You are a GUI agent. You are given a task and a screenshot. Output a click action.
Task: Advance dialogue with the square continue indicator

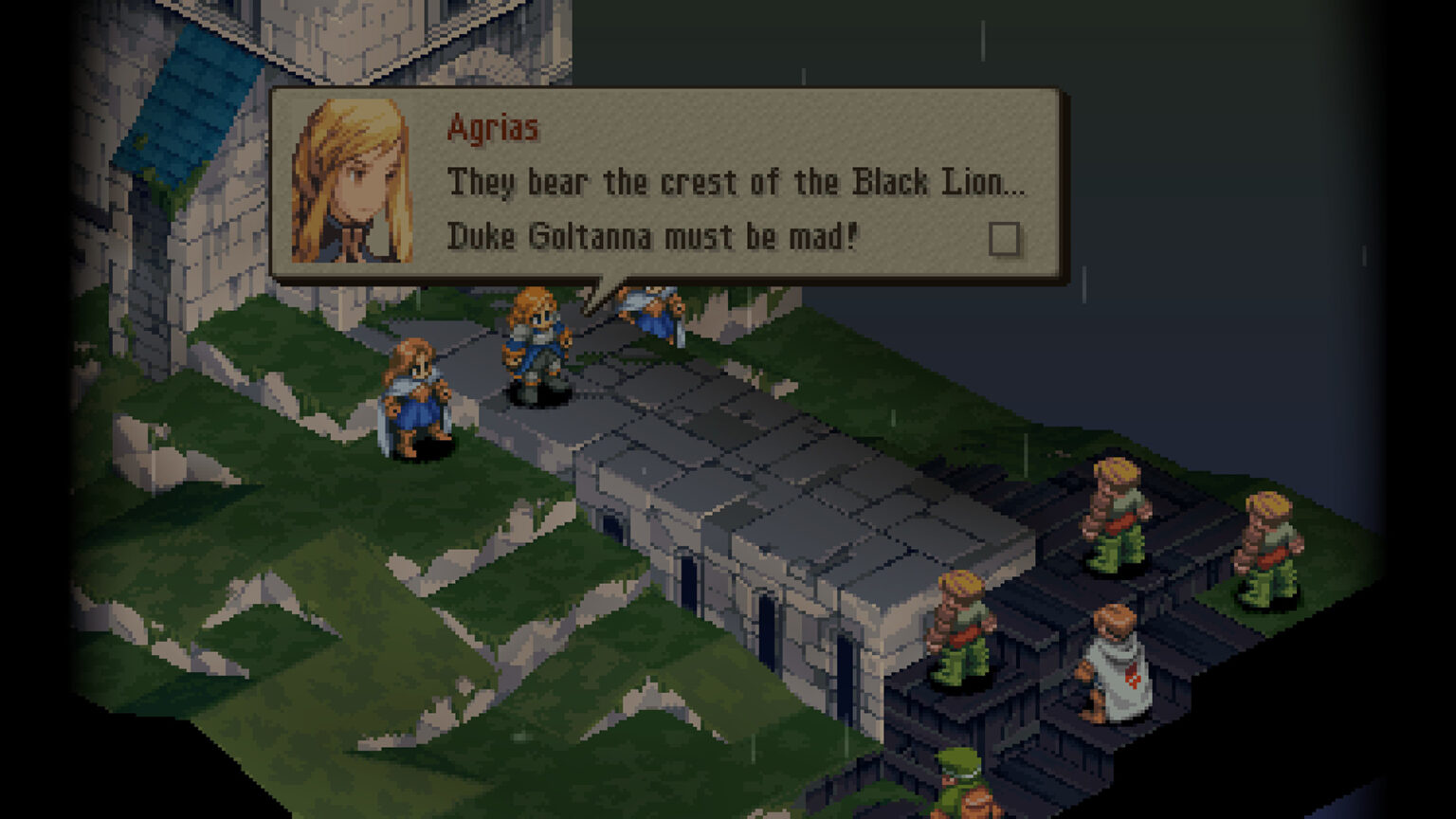pos(1004,239)
